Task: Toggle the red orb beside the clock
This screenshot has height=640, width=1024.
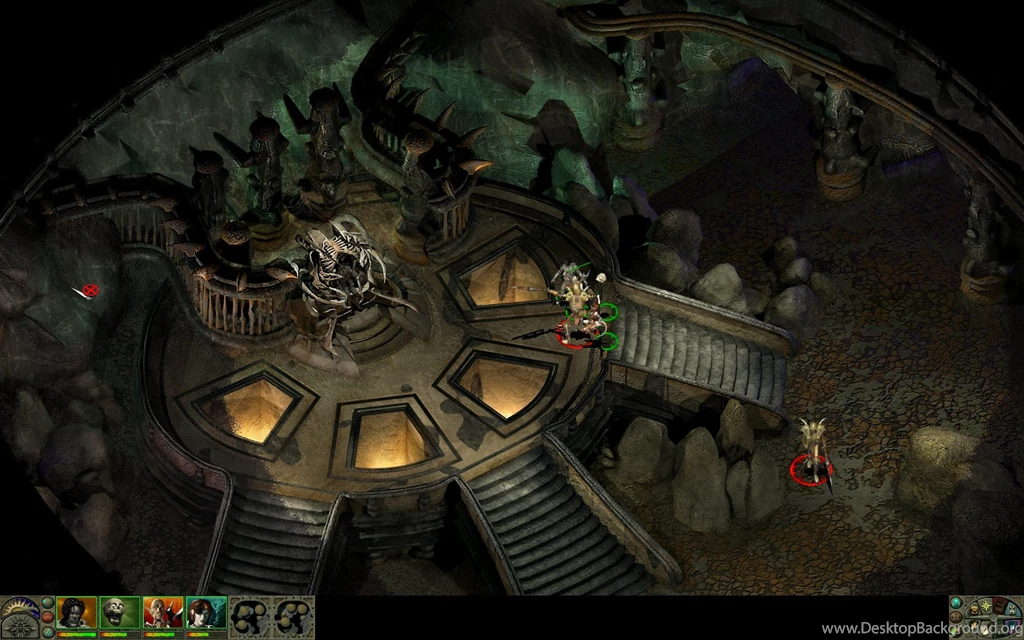Action: tap(48, 617)
